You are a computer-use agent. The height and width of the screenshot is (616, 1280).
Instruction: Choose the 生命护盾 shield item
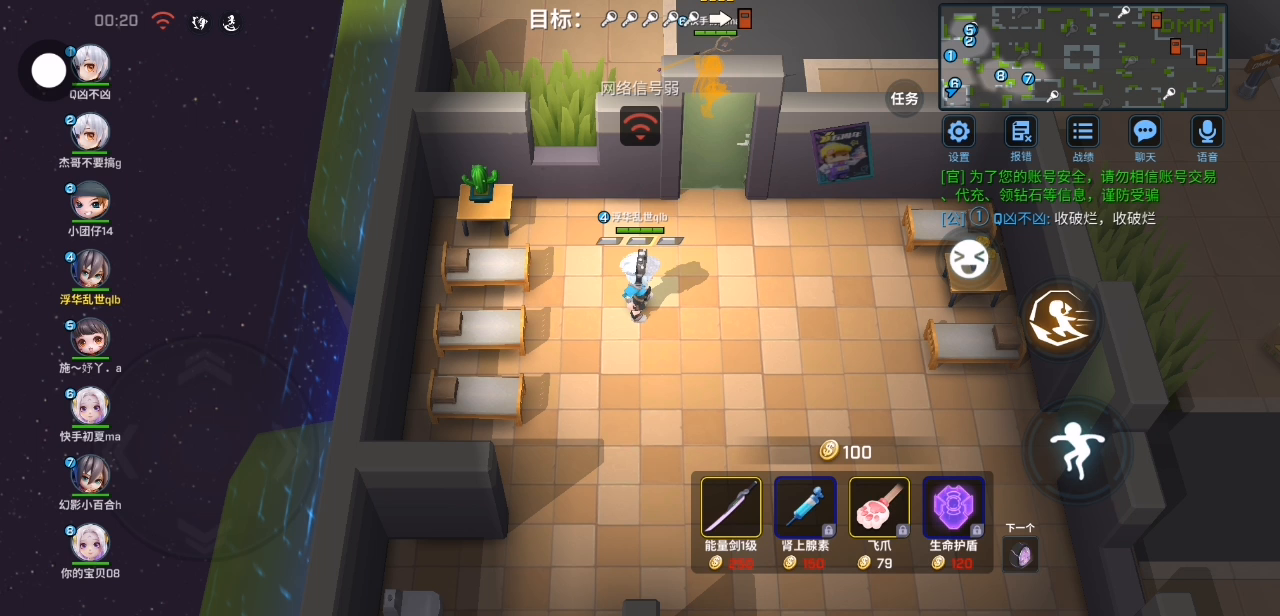coord(953,507)
